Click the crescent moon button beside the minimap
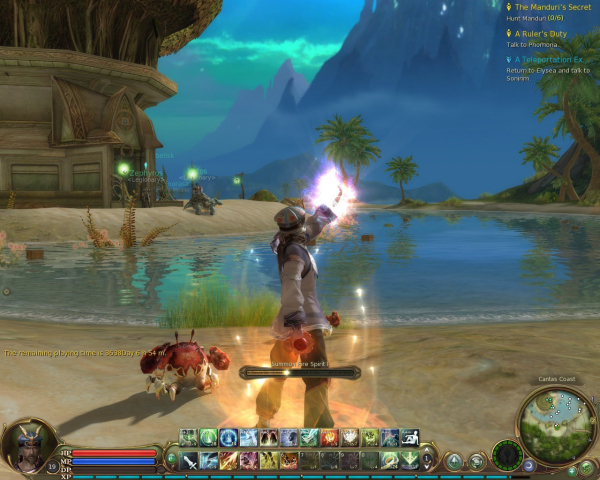 [x=529, y=465]
